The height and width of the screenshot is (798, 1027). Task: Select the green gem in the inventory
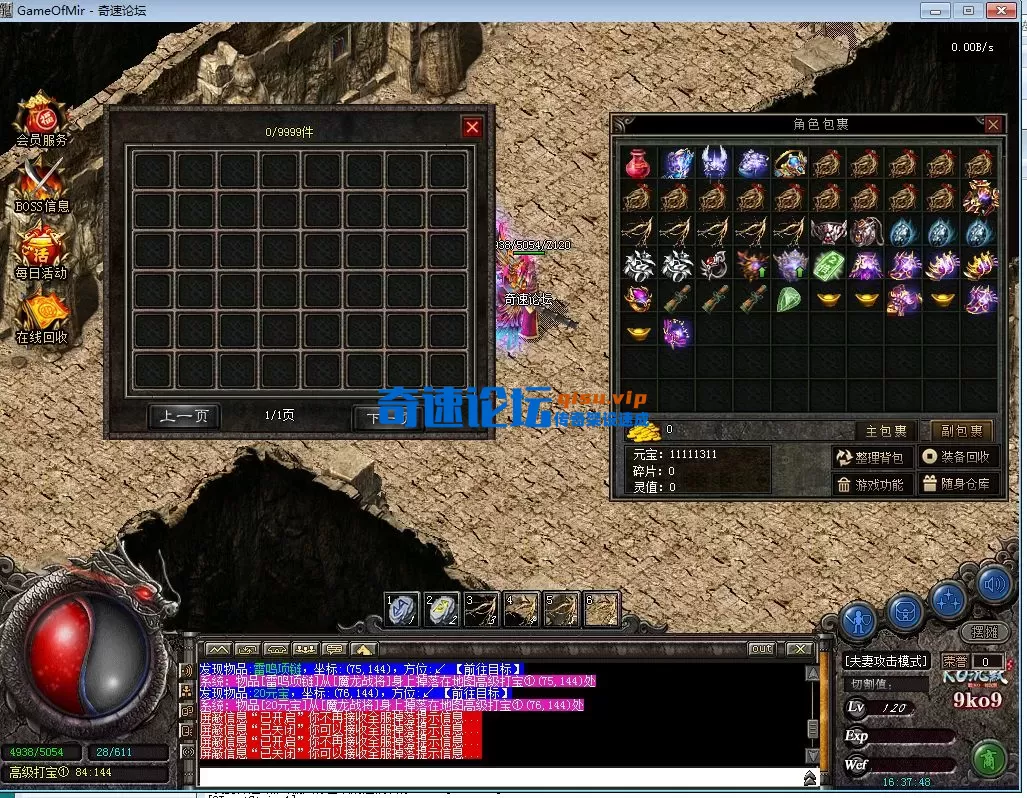[x=789, y=299]
